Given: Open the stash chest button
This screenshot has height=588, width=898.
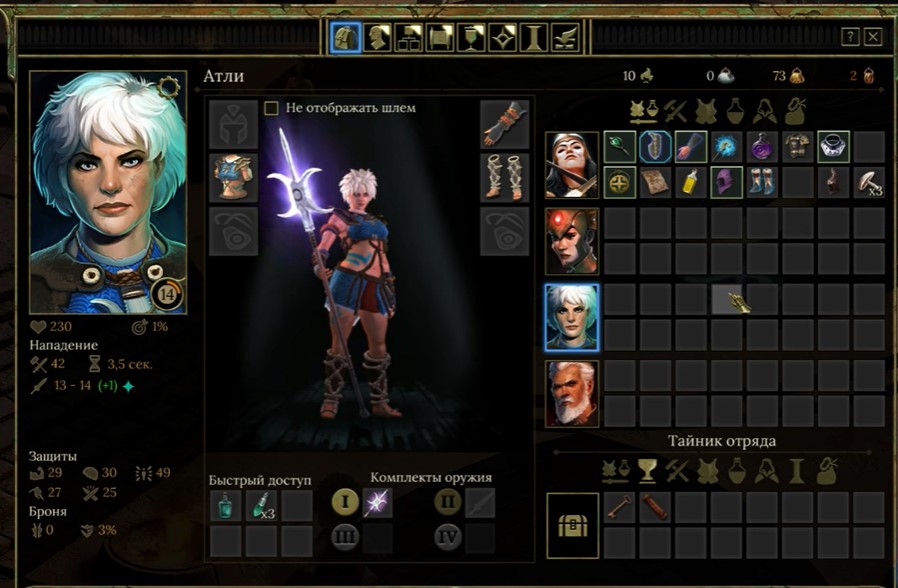Looking at the screenshot, I should click(573, 525).
